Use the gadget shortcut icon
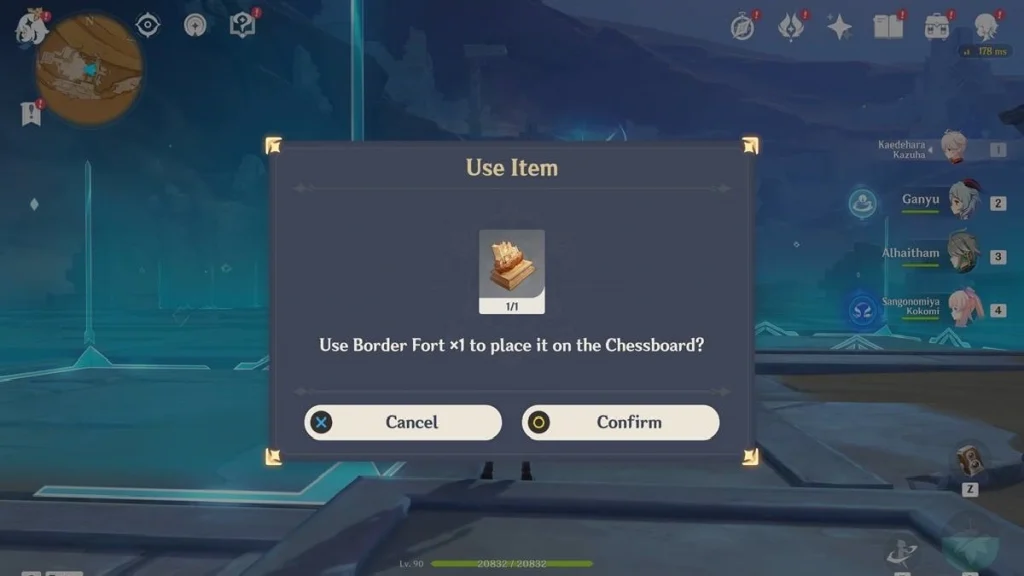 click(x=968, y=461)
